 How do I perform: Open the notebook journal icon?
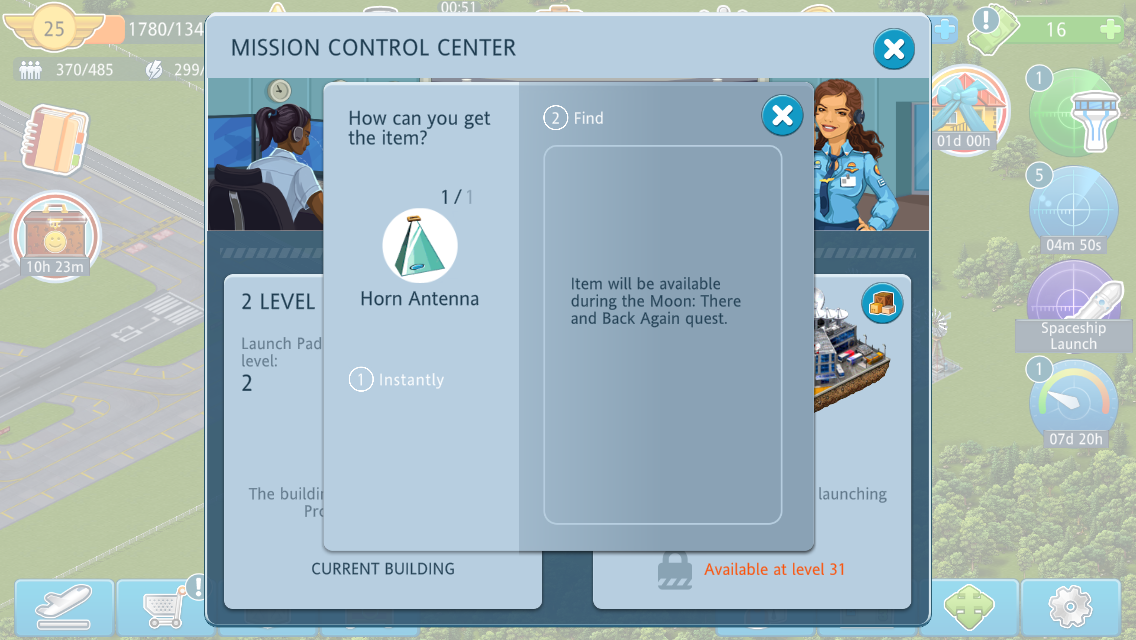click(55, 139)
